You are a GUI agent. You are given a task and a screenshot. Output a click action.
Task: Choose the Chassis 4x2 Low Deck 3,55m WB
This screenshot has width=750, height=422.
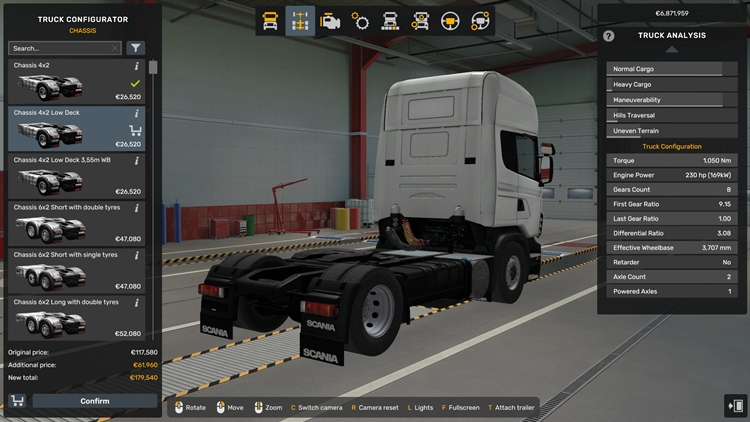click(77, 175)
